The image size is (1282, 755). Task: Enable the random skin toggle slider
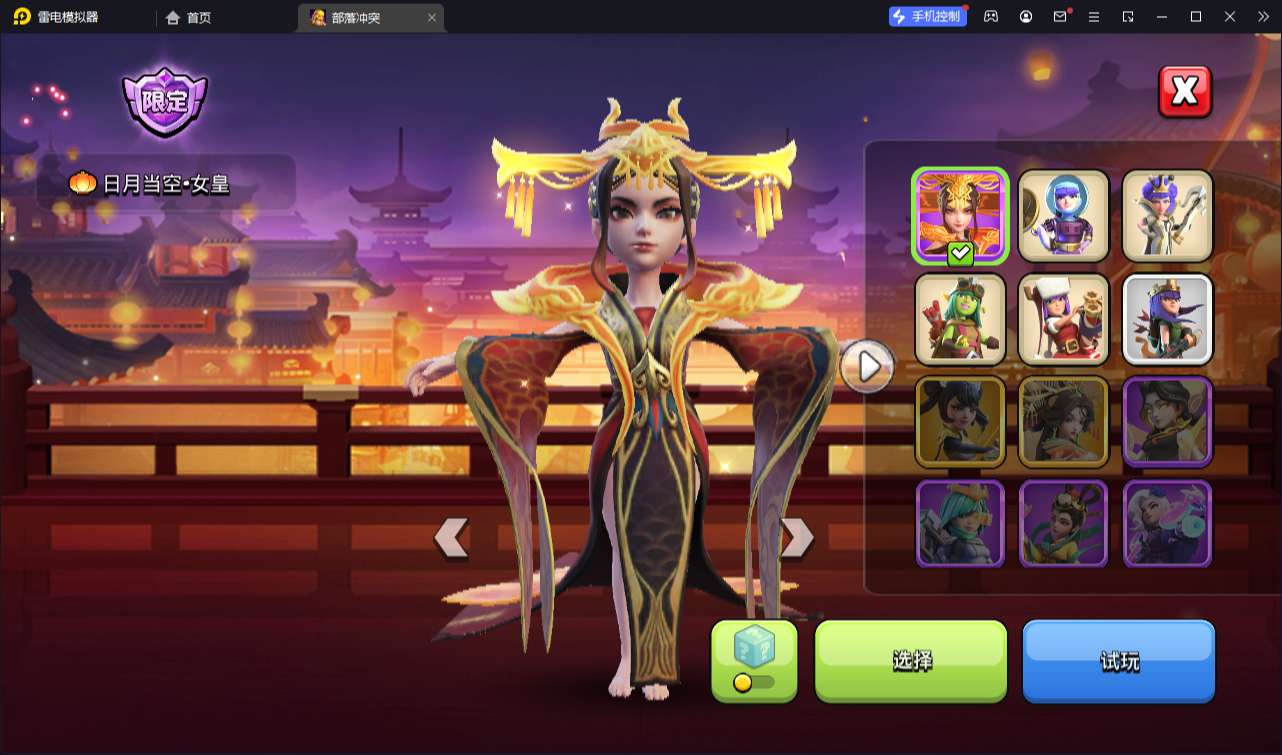pos(741,683)
